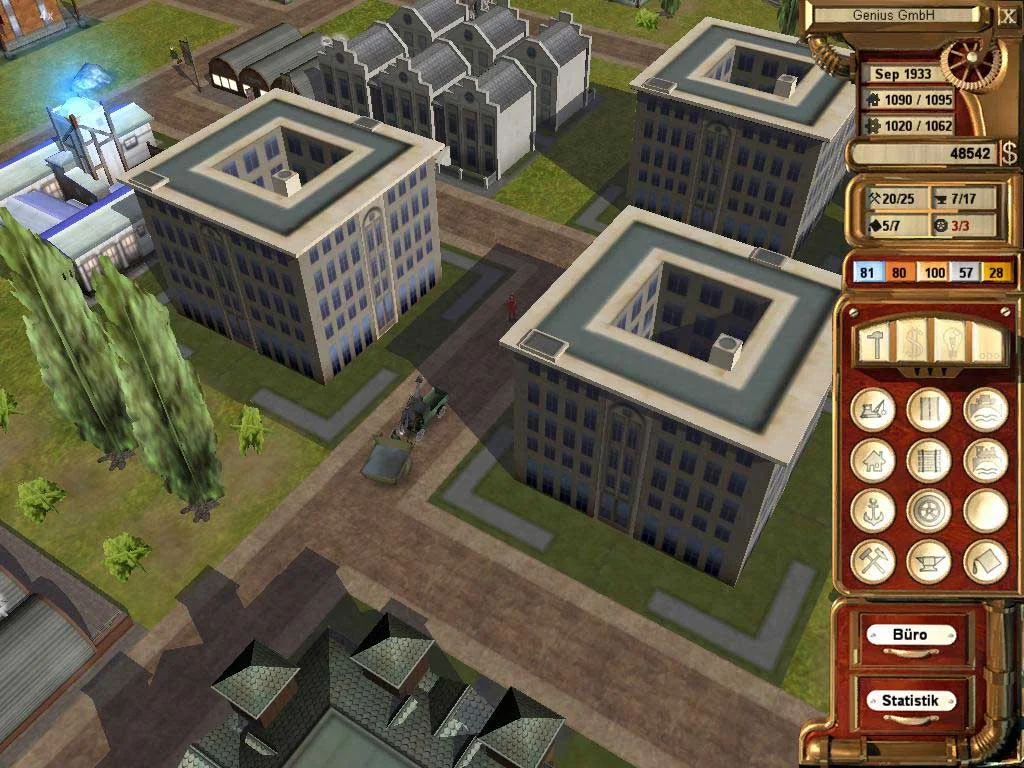The width and height of the screenshot is (1024, 768).
Task: Click the anchor harbor icon
Action: pyautogui.click(x=872, y=511)
